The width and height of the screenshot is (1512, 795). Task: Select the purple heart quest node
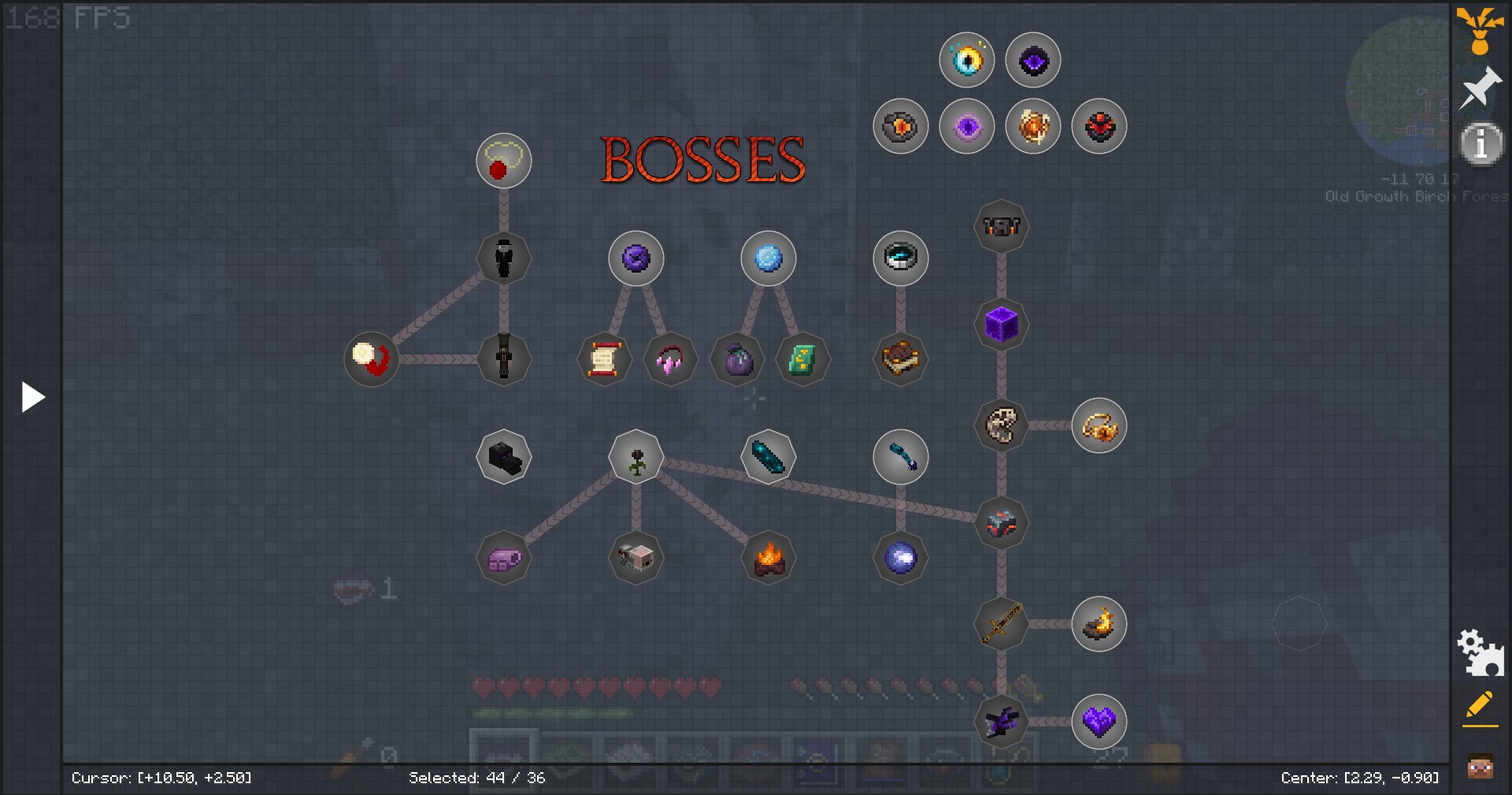[x=1099, y=721]
